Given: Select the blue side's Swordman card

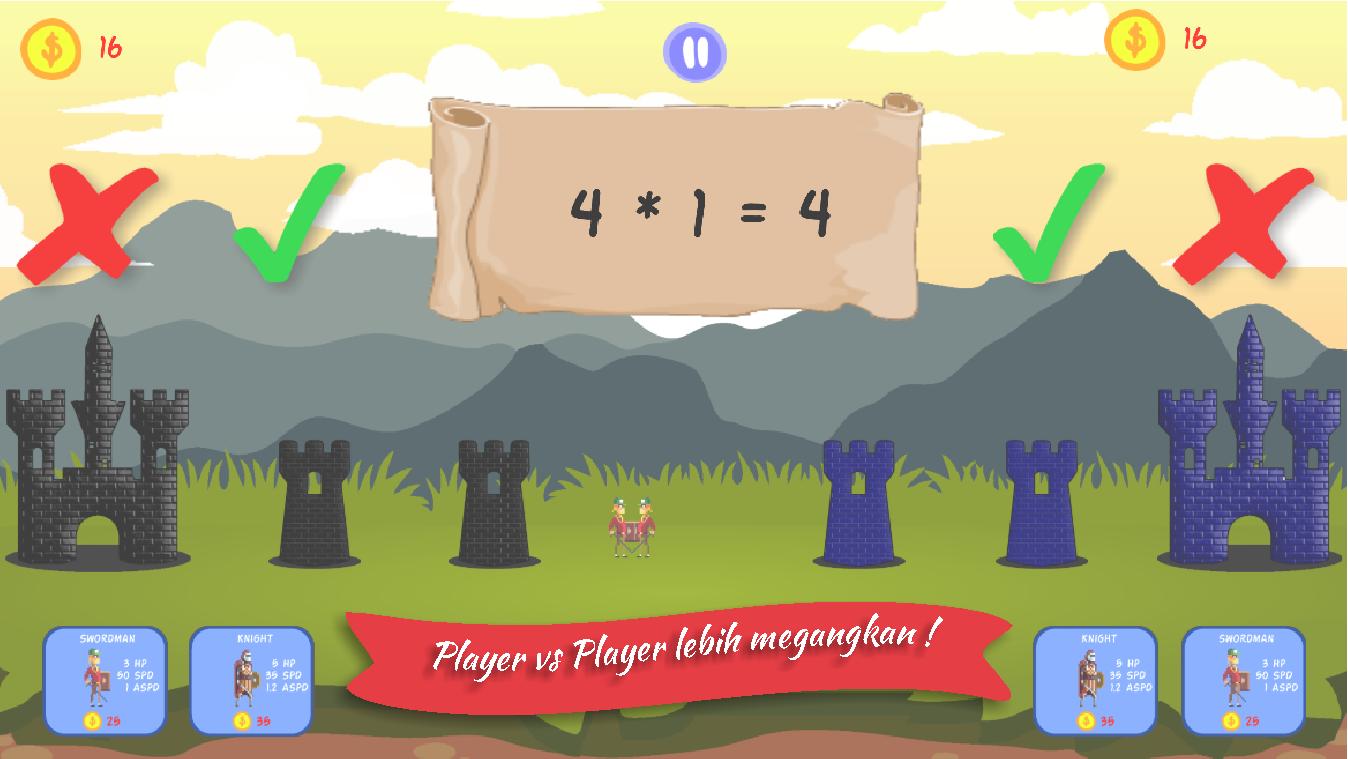Looking at the screenshot, I should coord(1243,681).
